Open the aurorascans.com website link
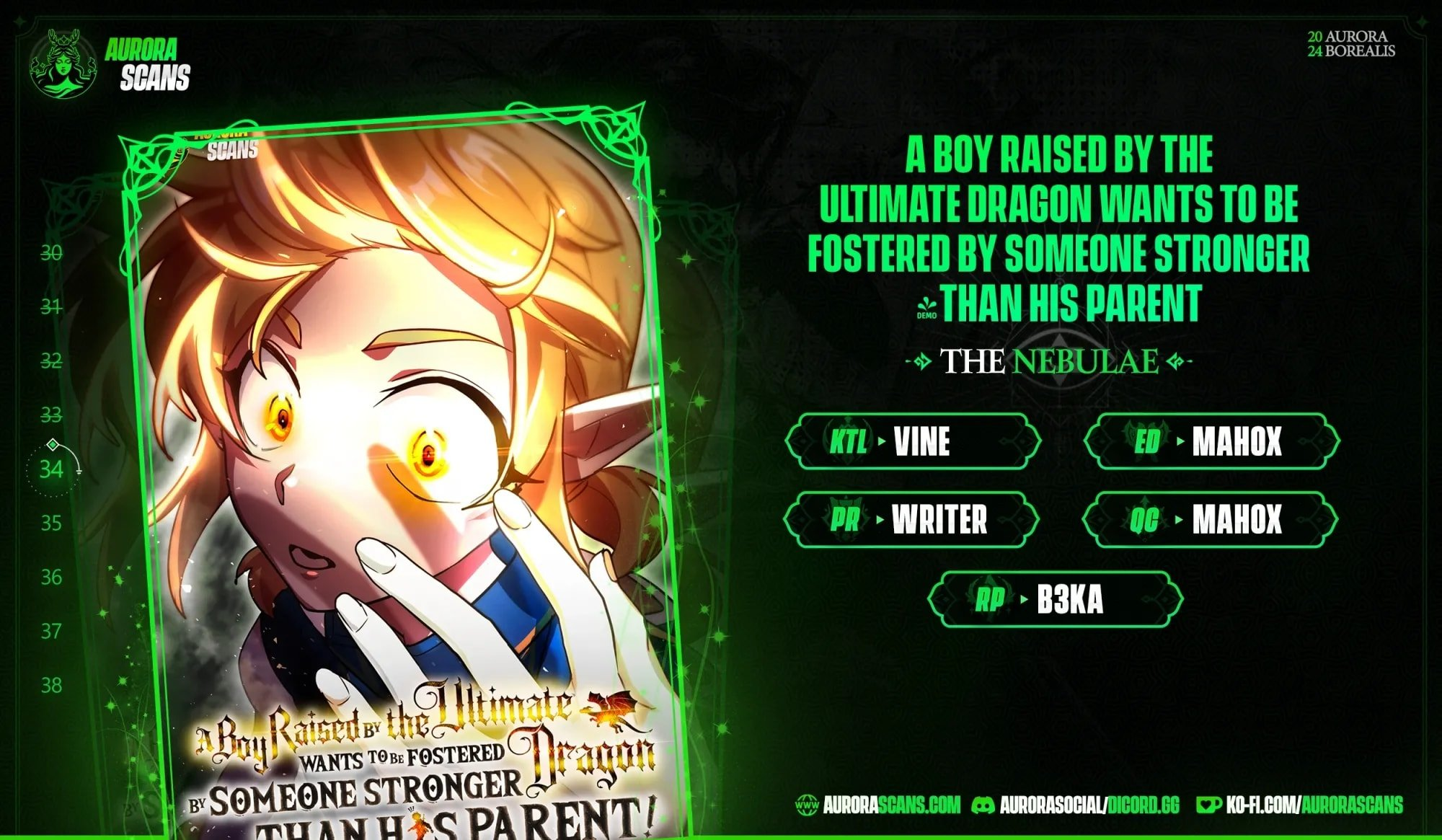 [879, 805]
